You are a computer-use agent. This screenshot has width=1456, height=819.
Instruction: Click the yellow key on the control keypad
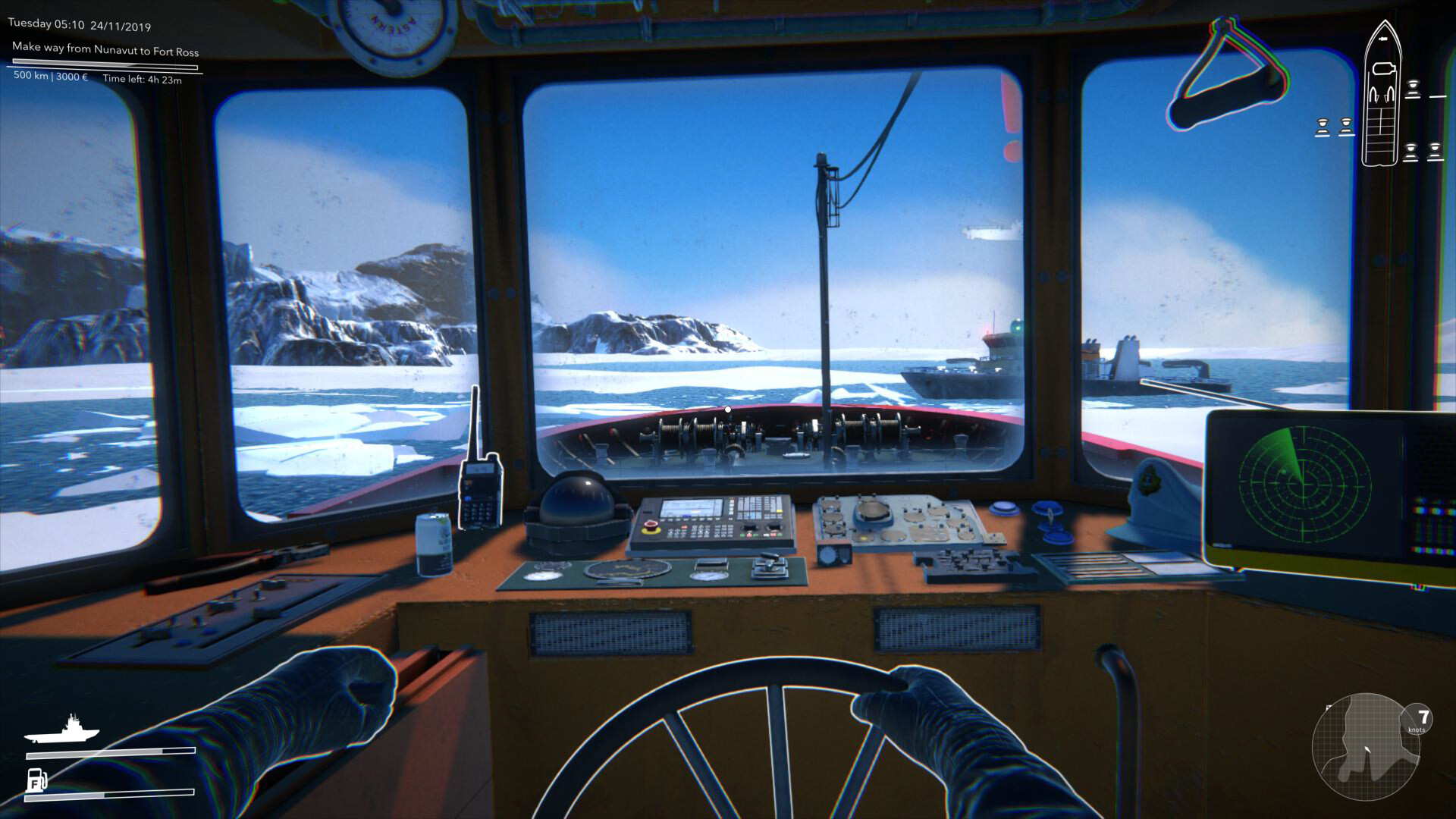(778, 509)
